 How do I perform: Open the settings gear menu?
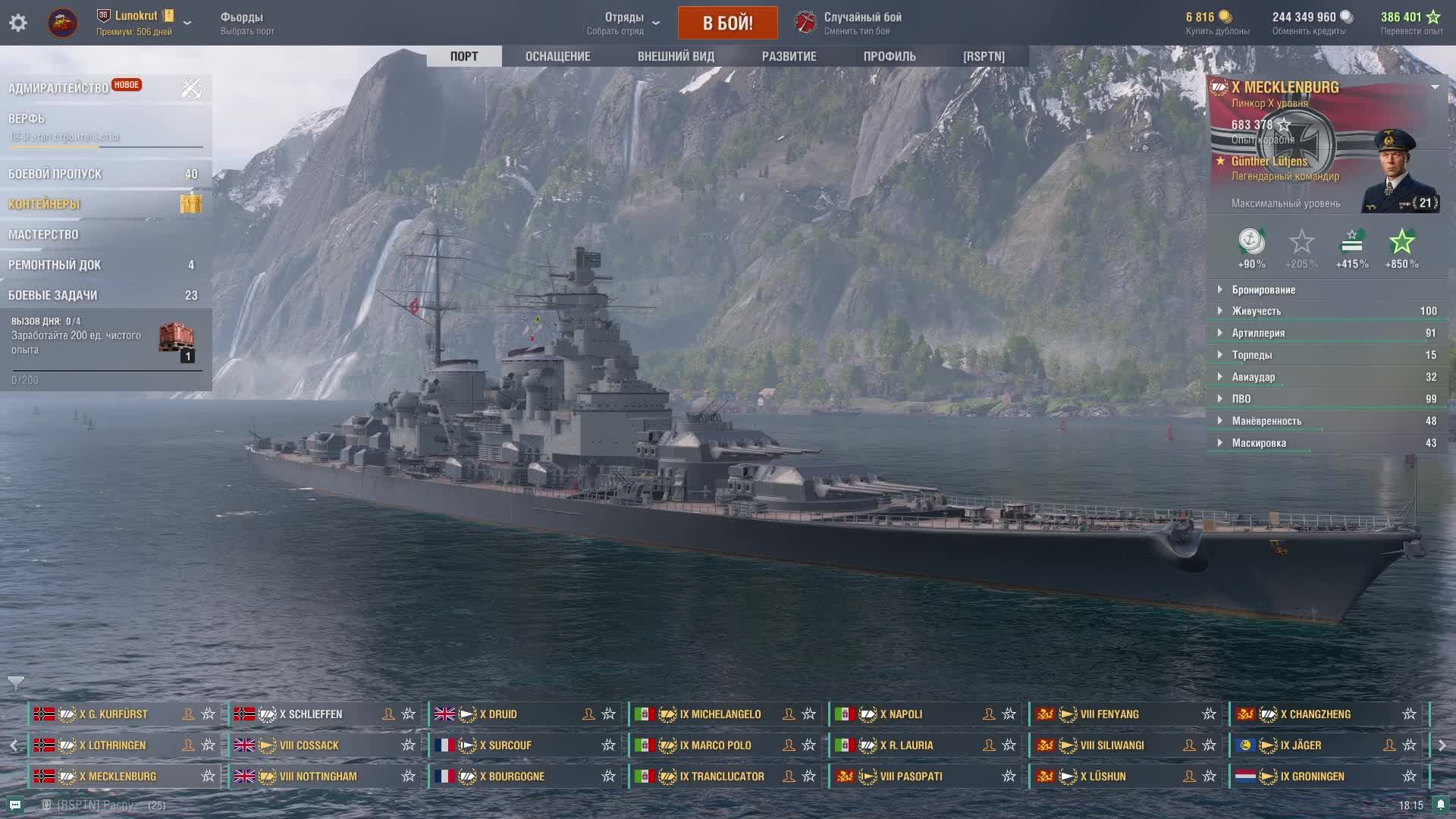[18, 23]
